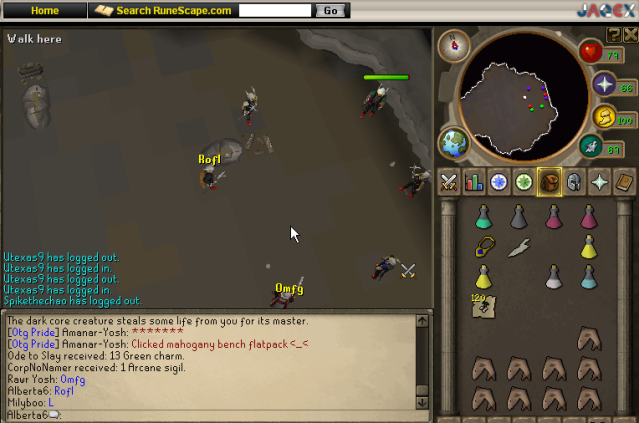This screenshot has width=639, height=423.
Task: Open the combat styles tab with crossed swords
Action: pyautogui.click(x=449, y=182)
